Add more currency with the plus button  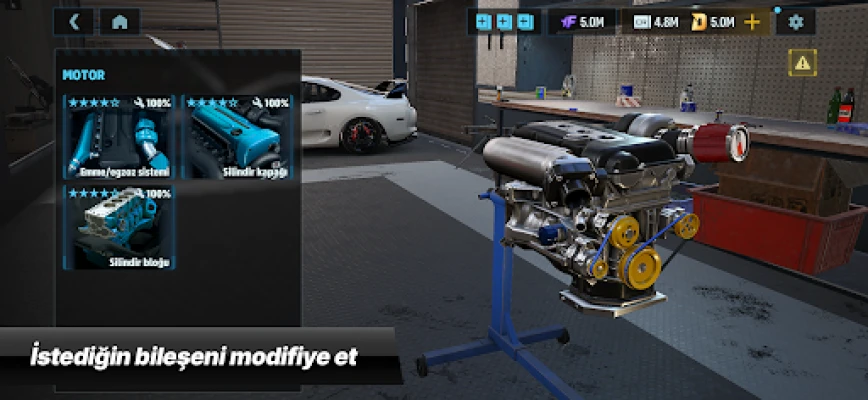(x=753, y=21)
